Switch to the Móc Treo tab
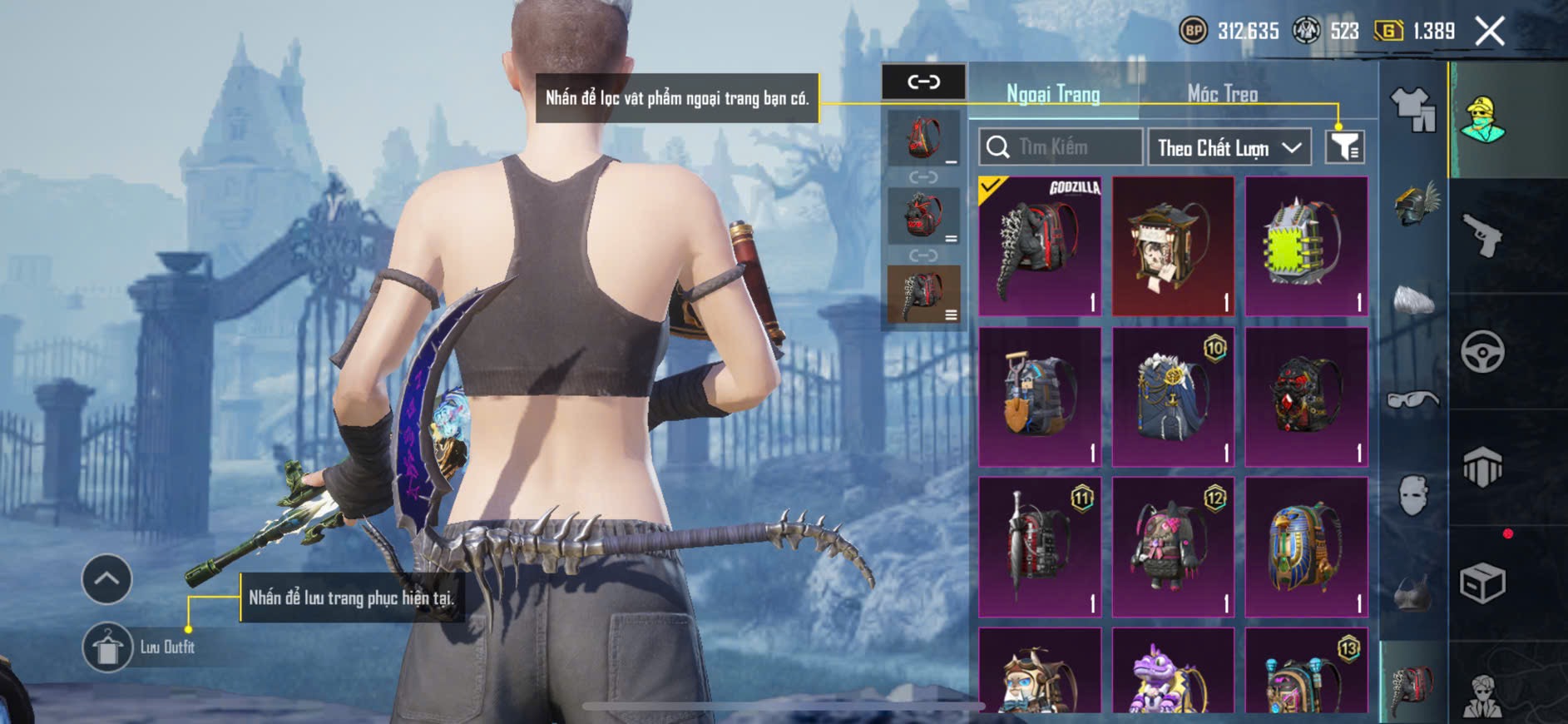The image size is (1568, 724). [x=1222, y=94]
